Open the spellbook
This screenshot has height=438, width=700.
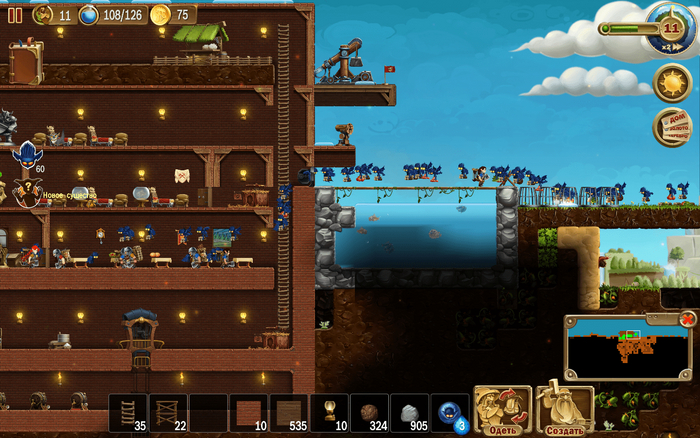point(25,62)
